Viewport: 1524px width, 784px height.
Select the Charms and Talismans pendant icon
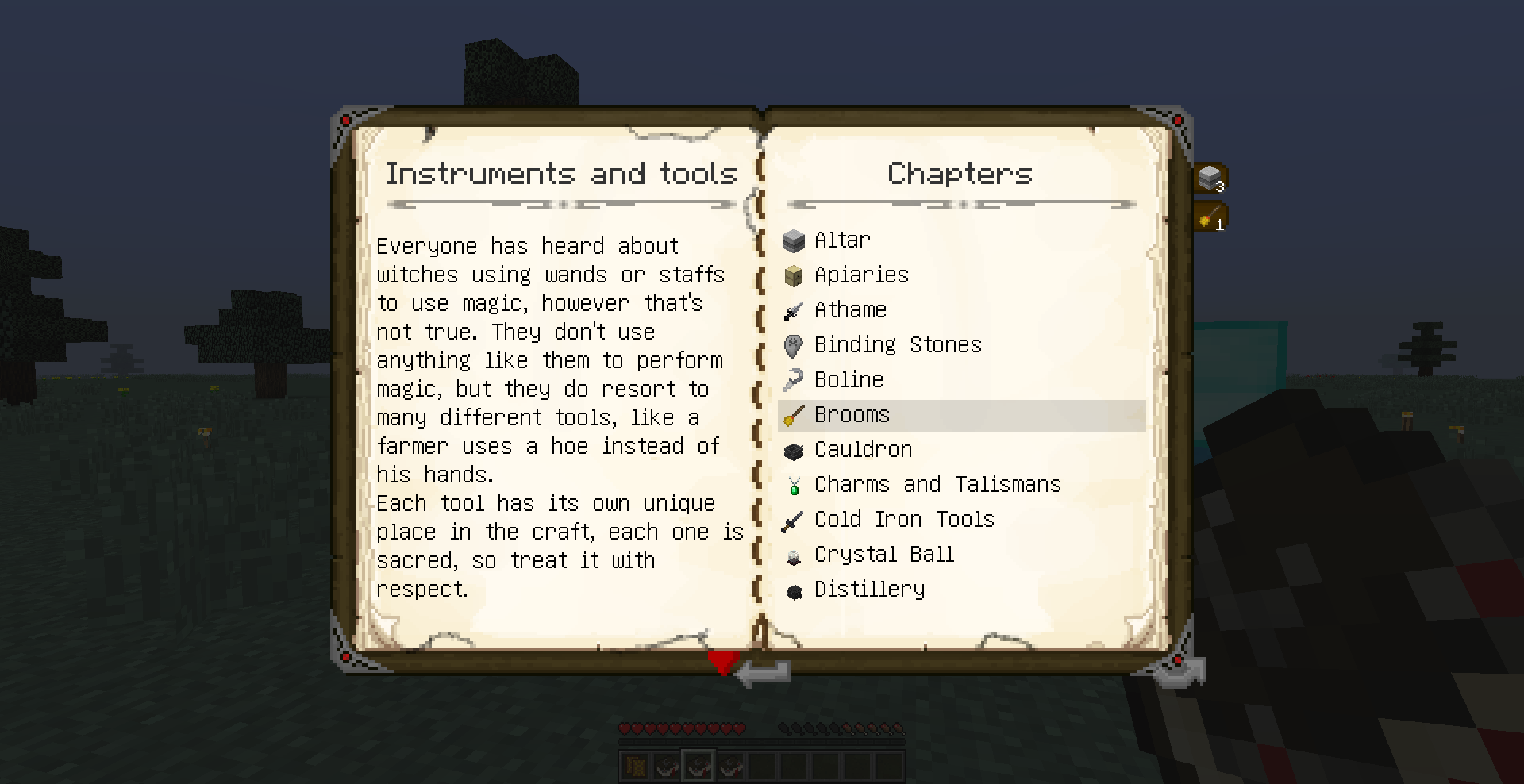(x=794, y=485)
